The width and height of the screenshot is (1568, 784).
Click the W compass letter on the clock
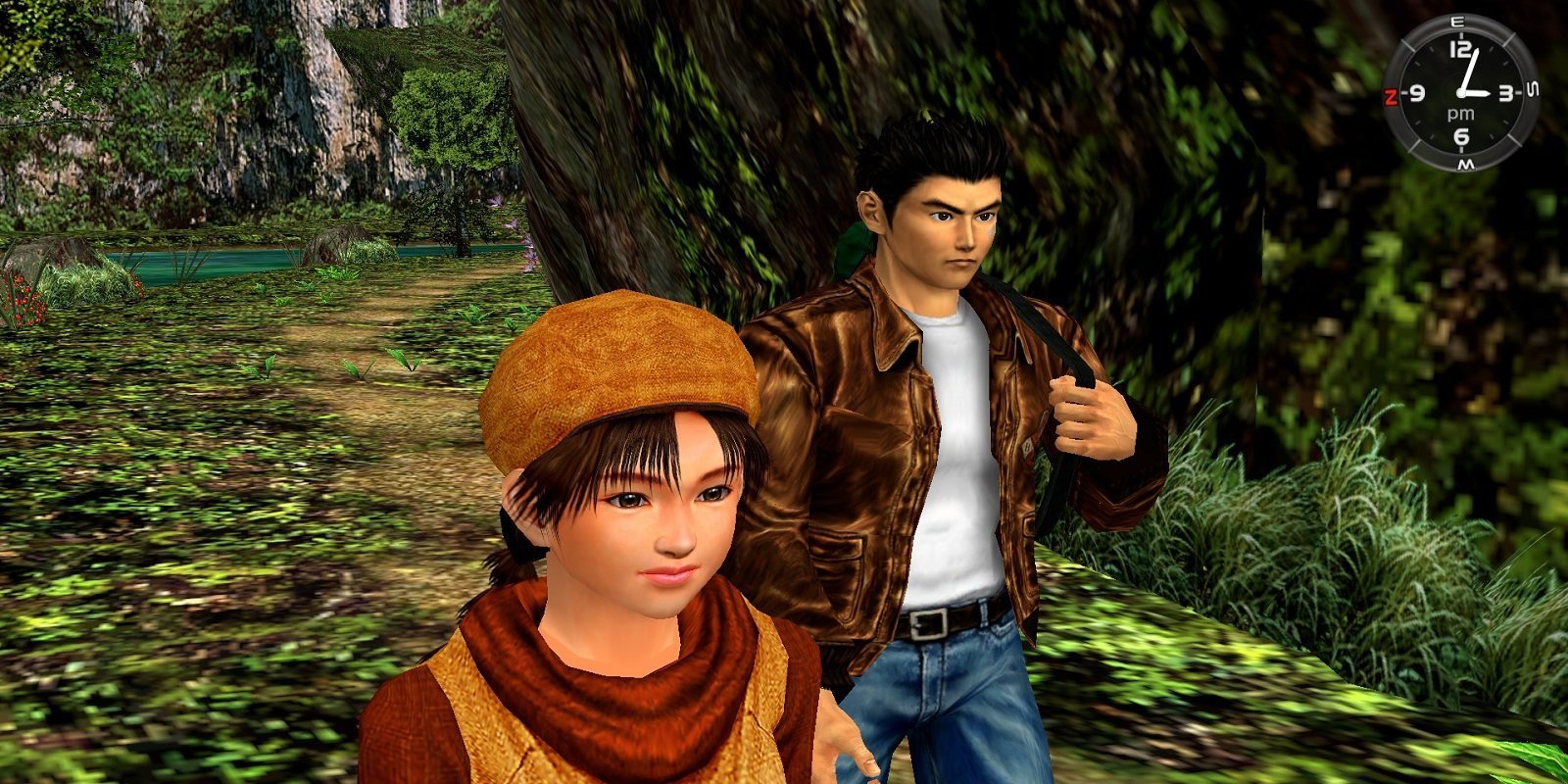(1466, 163)
